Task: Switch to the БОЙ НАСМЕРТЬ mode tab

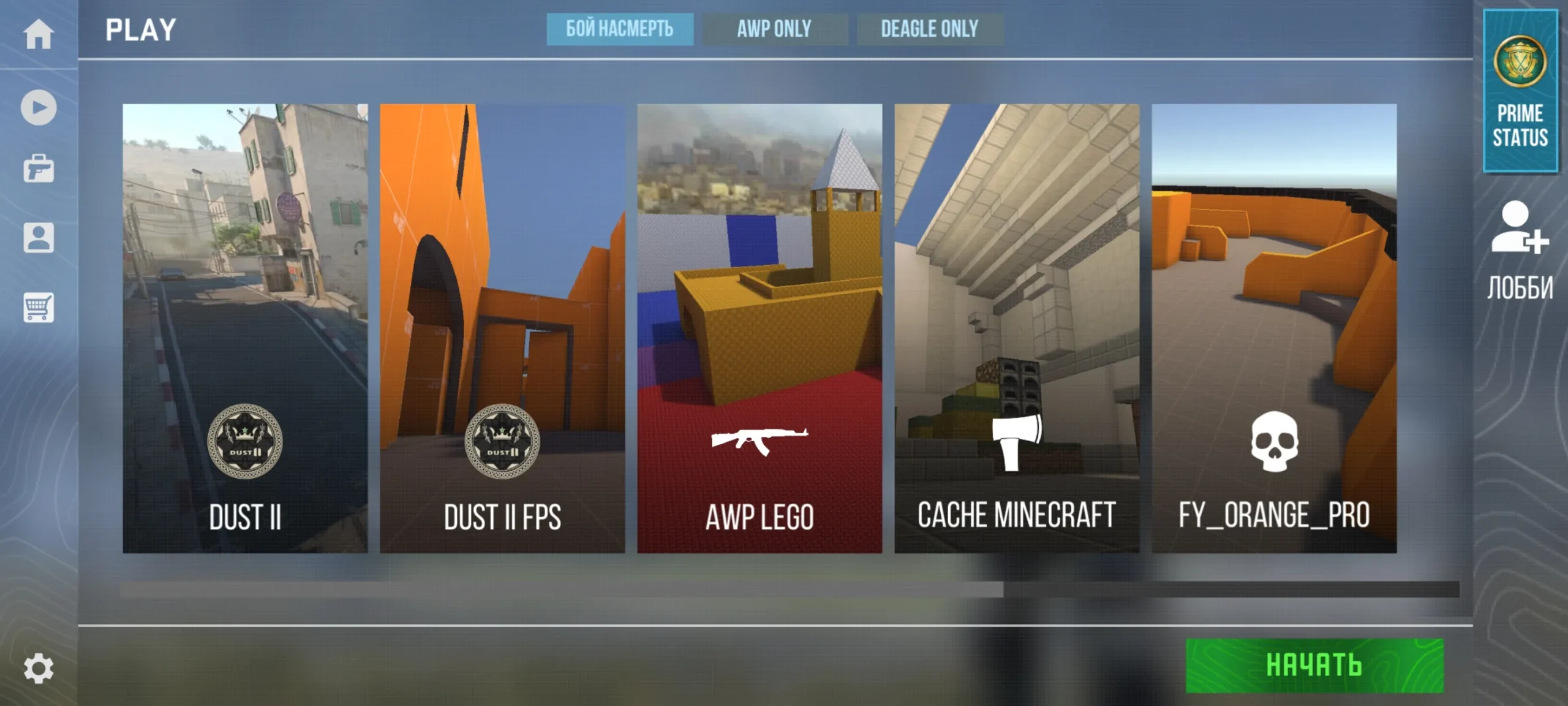Action: coord(619,29)
